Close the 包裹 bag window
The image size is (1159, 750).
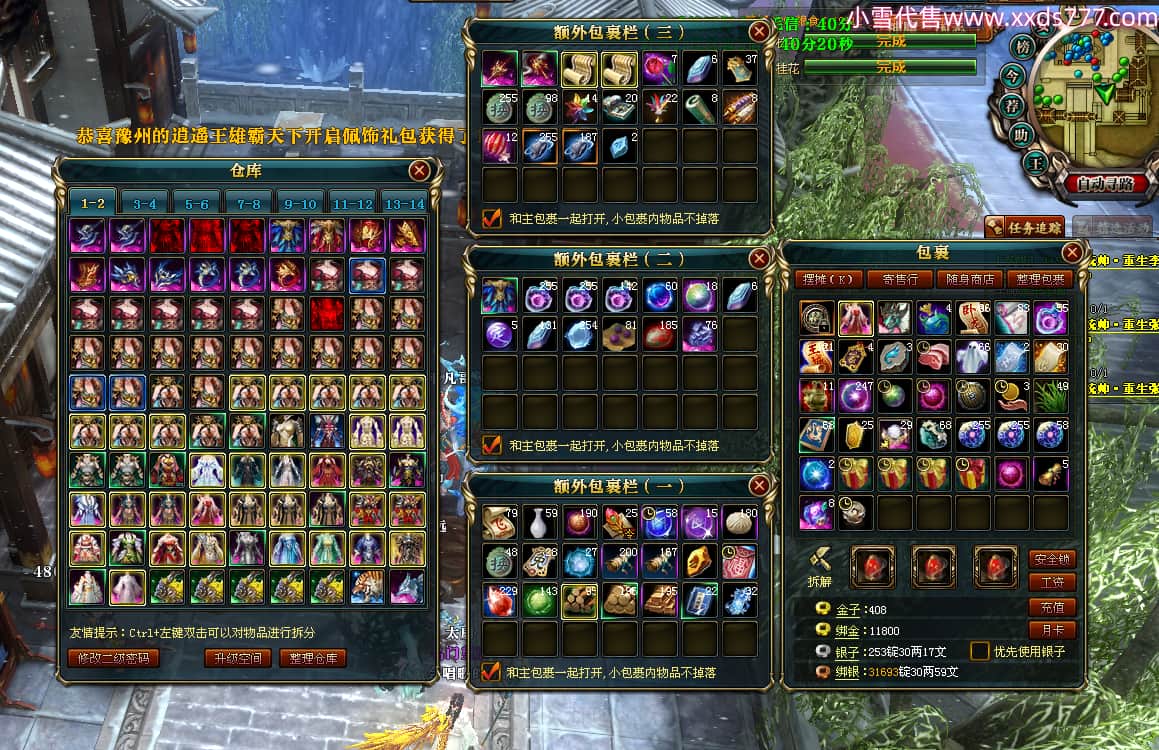tap(1071, 253)
